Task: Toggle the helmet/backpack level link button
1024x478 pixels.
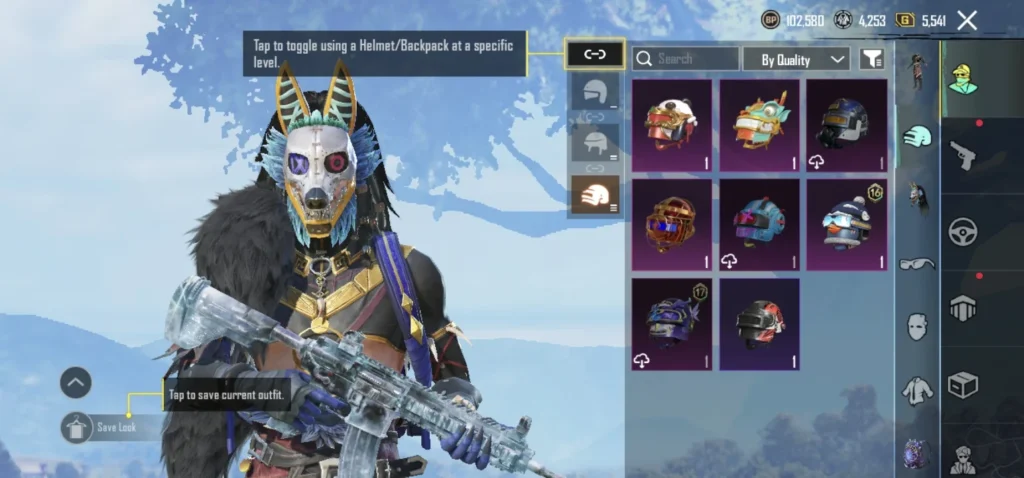Action: click(x=595, y=54)
